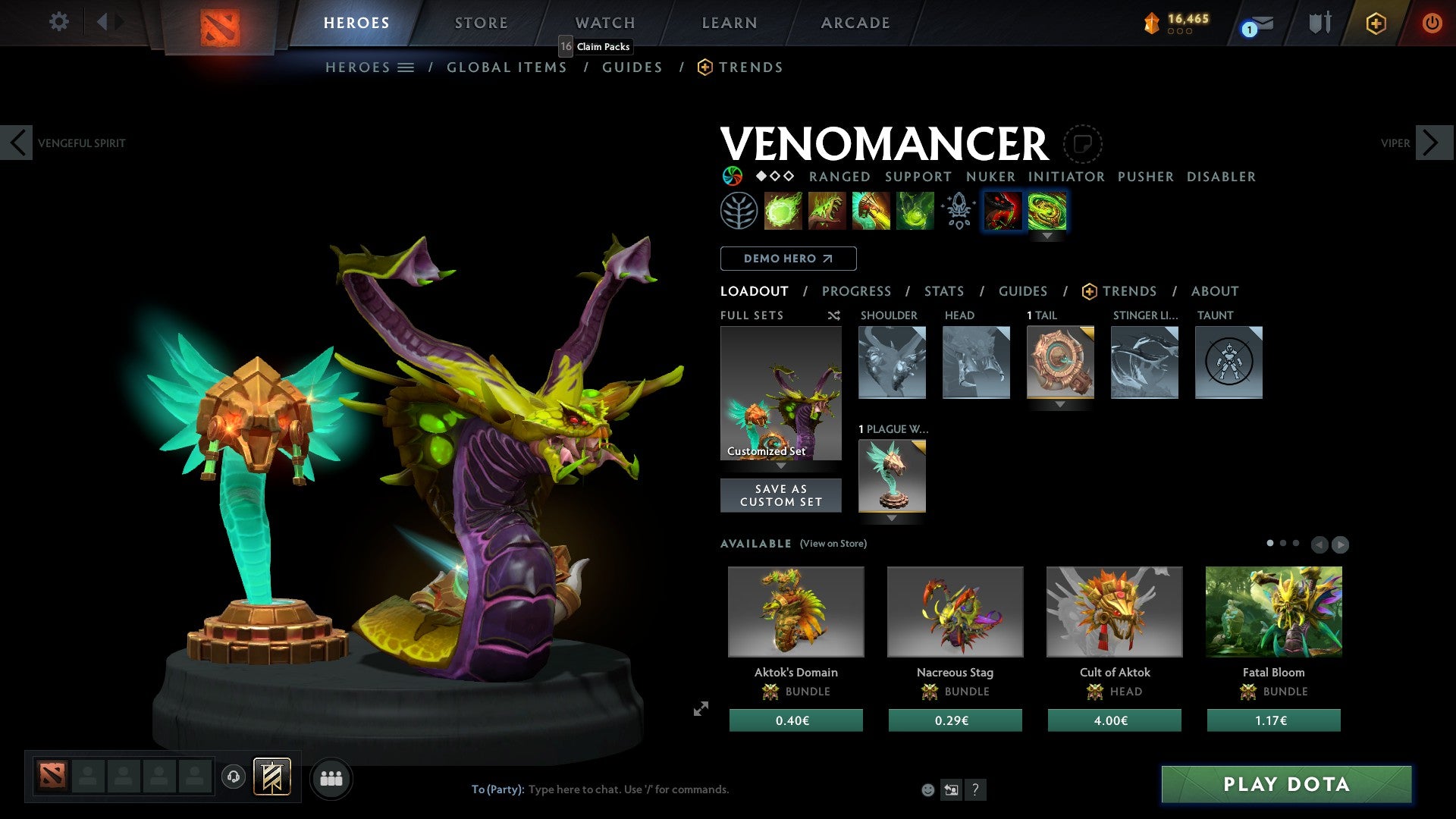Image resolution: width=1456 pixels, height=819 pixels.
Task: Select the Venomous Gale ability icon
Action: (783, 211)
